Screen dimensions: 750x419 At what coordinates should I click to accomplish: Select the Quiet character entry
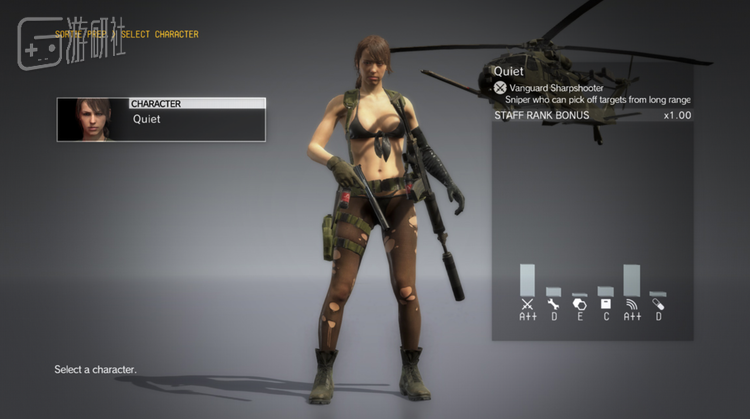click(161, 119)
